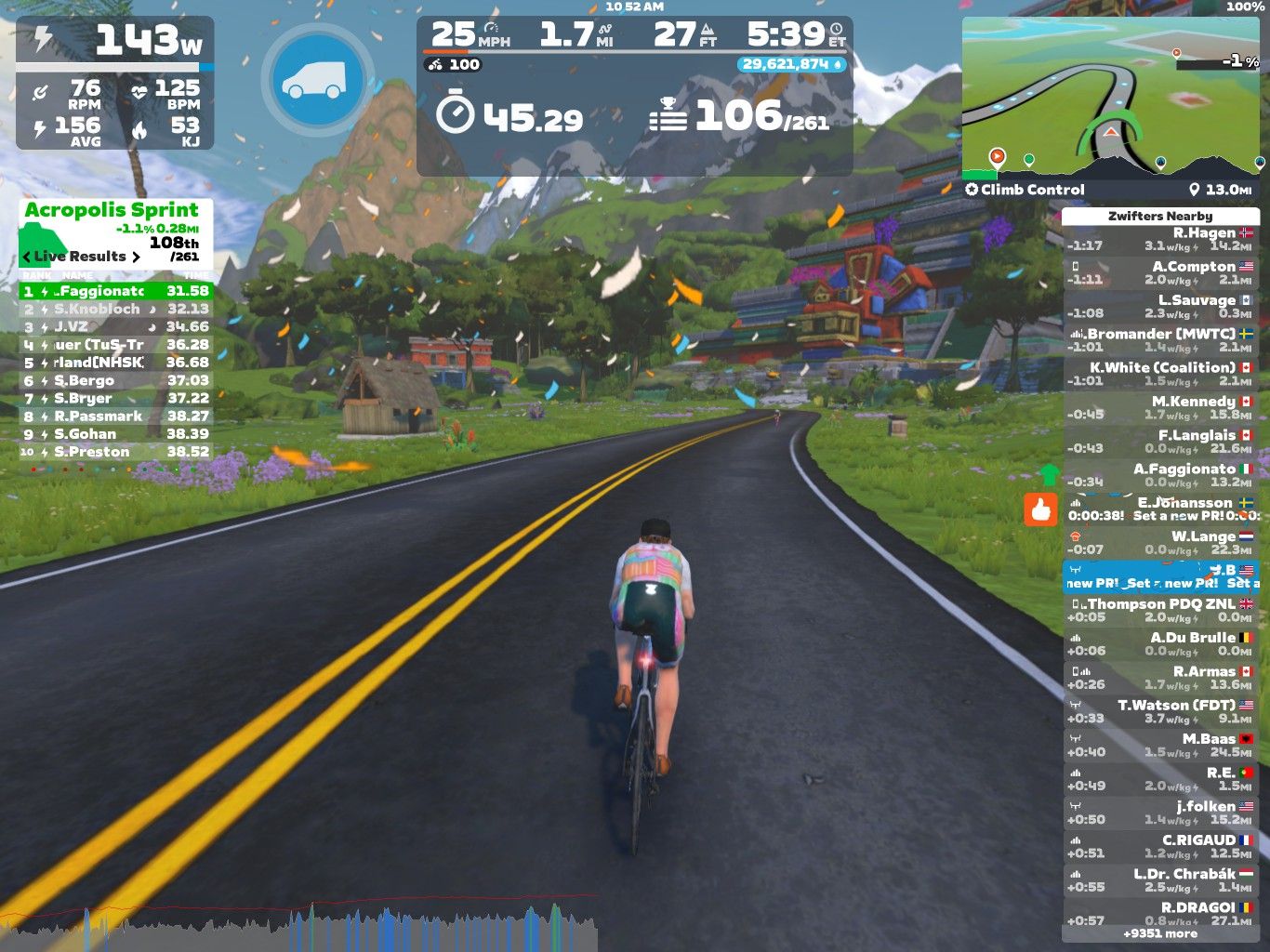Select K.White (Coalition) rider row
Viewport: 1270px width, 952px height.
[x=1159, y=374]
